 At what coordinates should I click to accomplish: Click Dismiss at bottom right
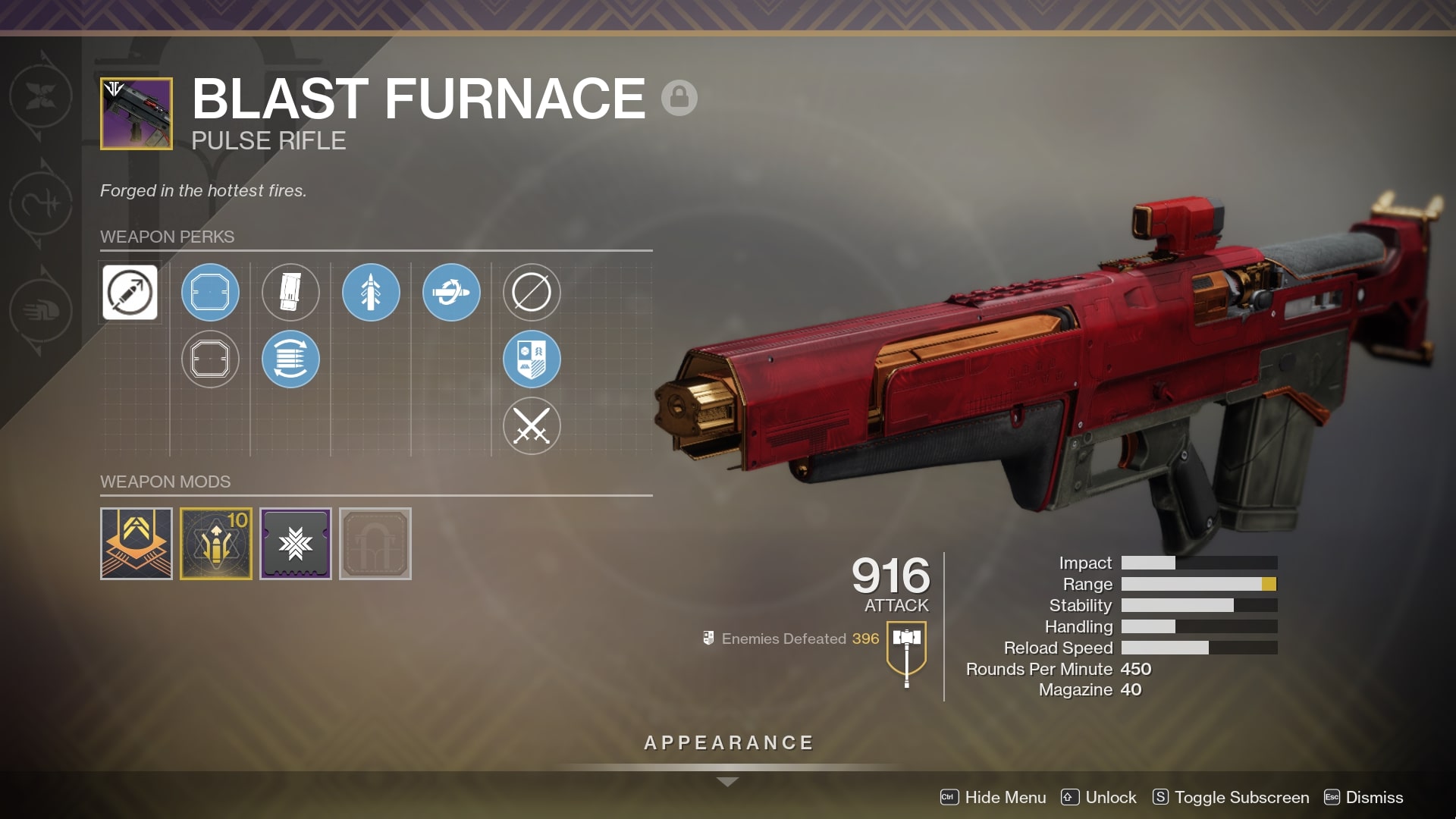1373,797
